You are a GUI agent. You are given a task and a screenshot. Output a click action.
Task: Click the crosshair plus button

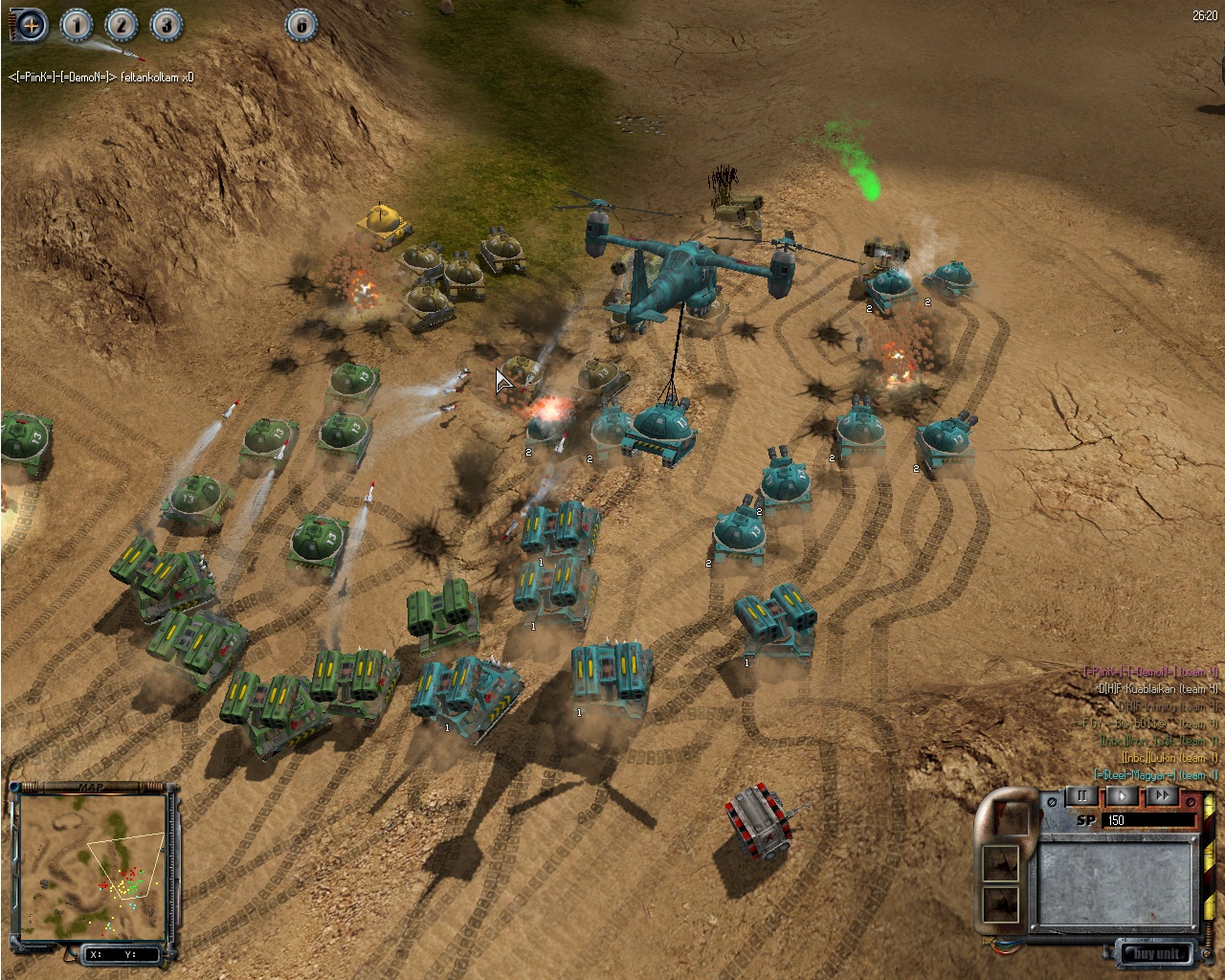[31, 25]
